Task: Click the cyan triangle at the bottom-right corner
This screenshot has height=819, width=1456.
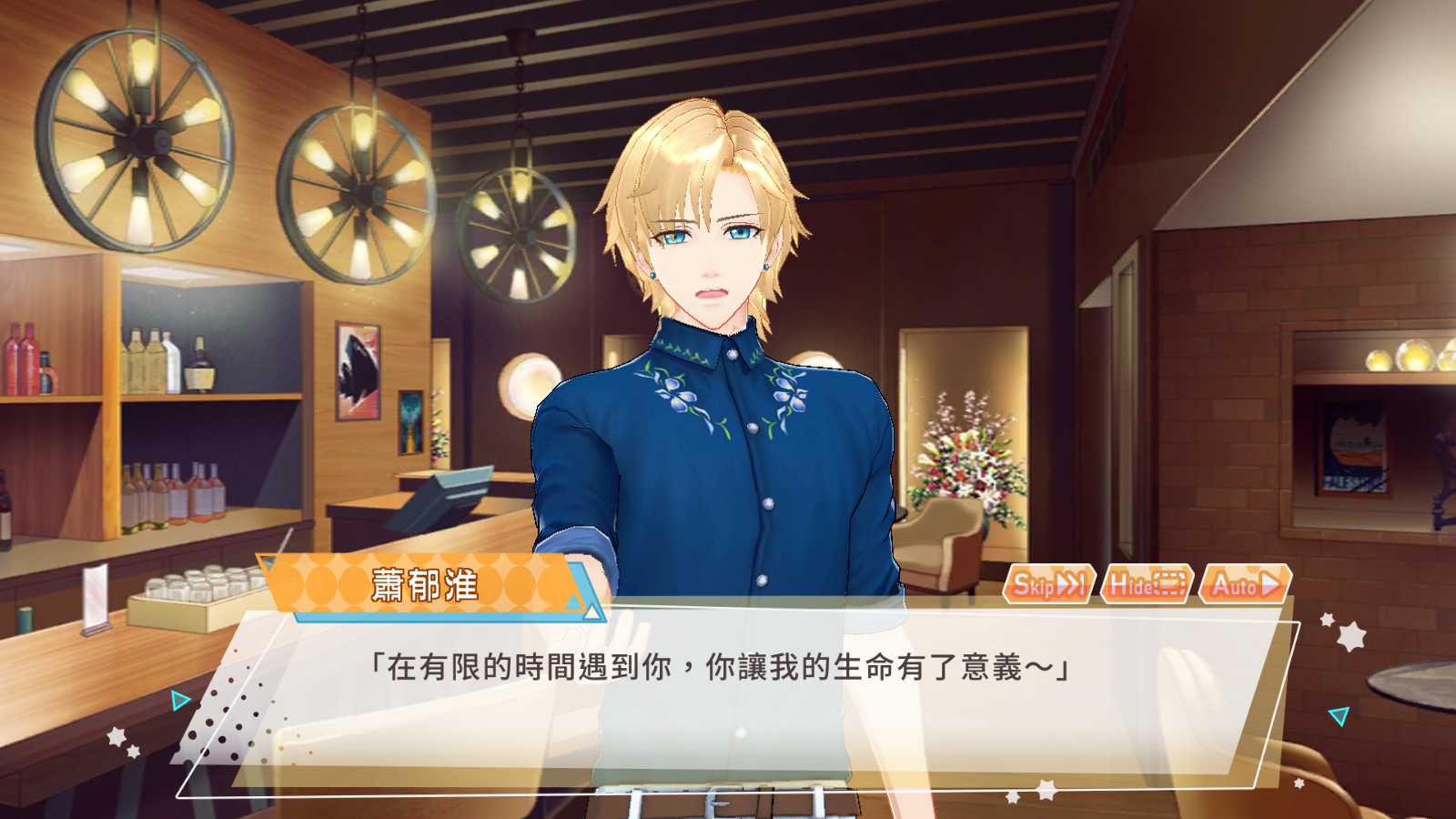Action: pyautogui.click(x=1340, y=714)
